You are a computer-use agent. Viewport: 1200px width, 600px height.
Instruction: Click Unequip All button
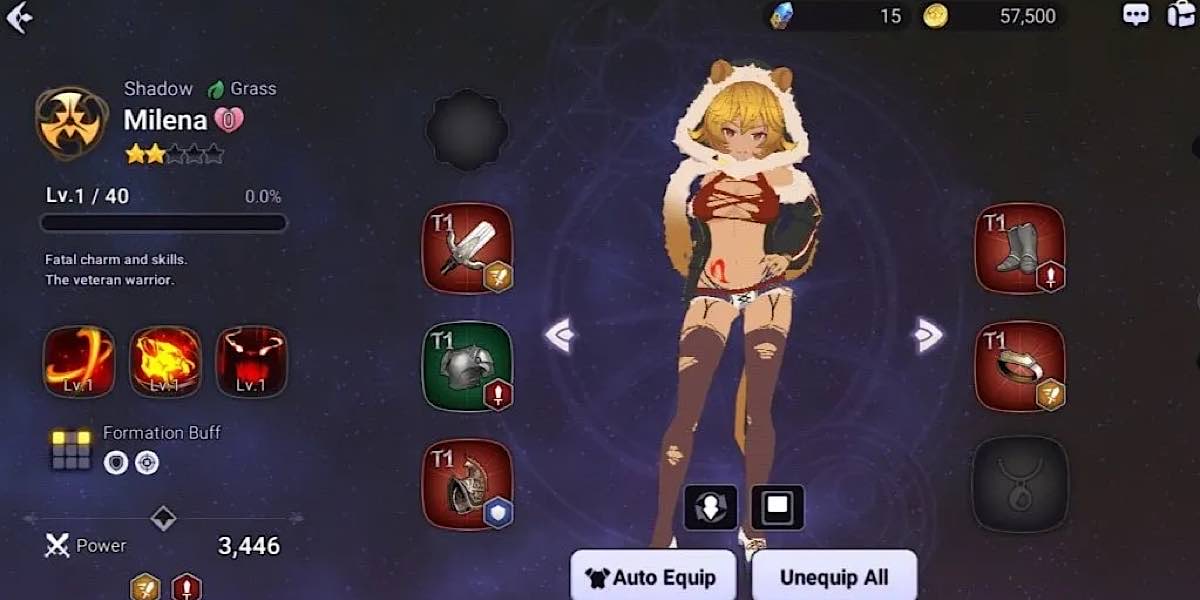click(834, 577)
